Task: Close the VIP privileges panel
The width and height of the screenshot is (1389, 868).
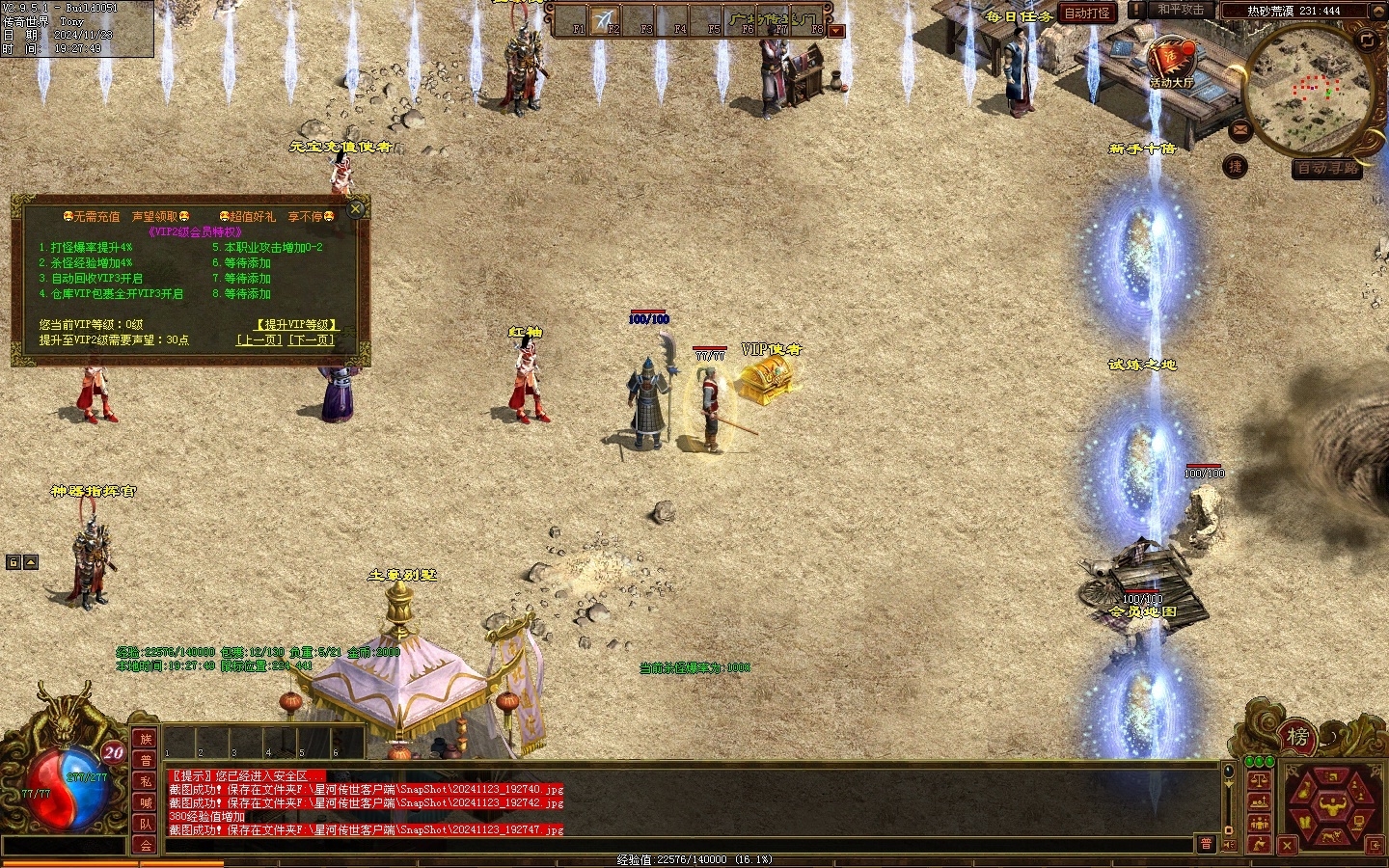Action: (356, 208)
